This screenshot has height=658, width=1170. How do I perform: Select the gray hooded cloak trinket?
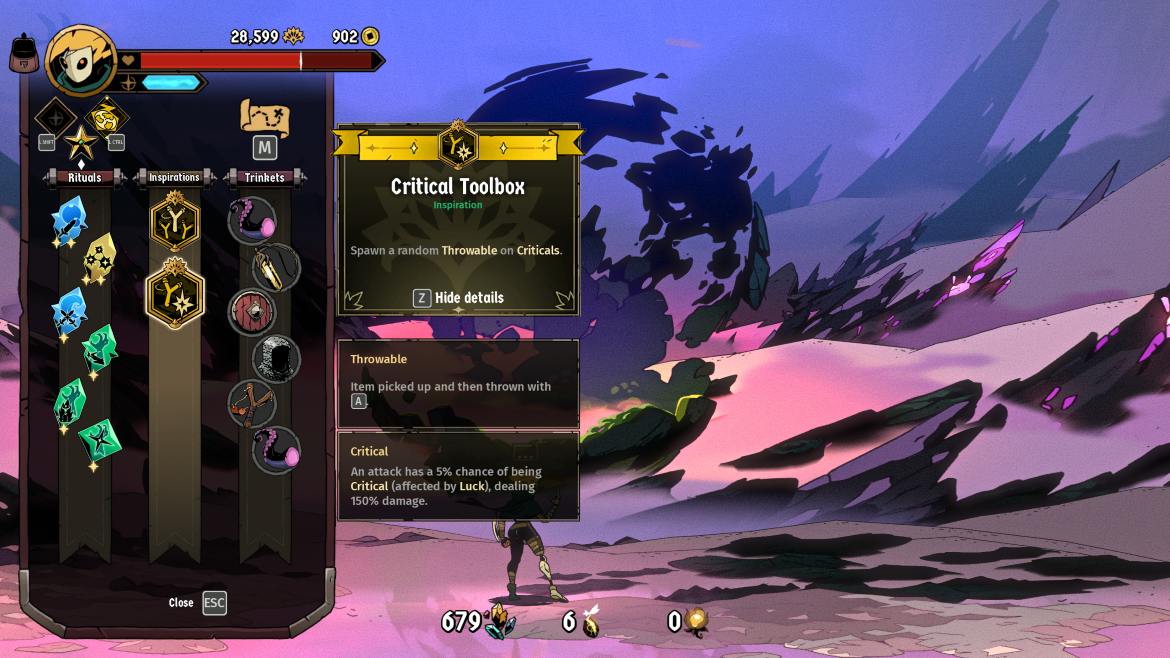coord(277,358)
